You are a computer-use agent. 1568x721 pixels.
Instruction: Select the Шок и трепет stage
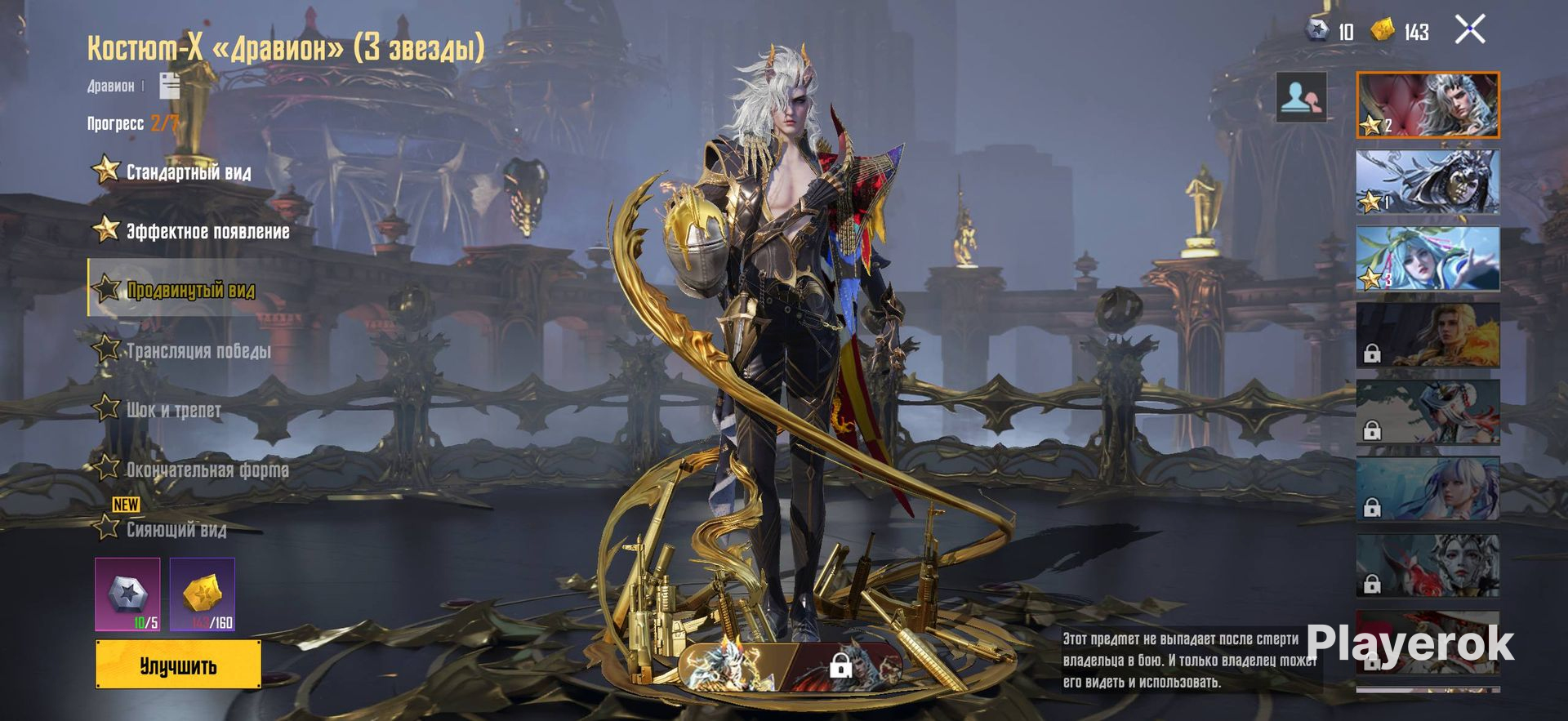(x=173, y=410)
